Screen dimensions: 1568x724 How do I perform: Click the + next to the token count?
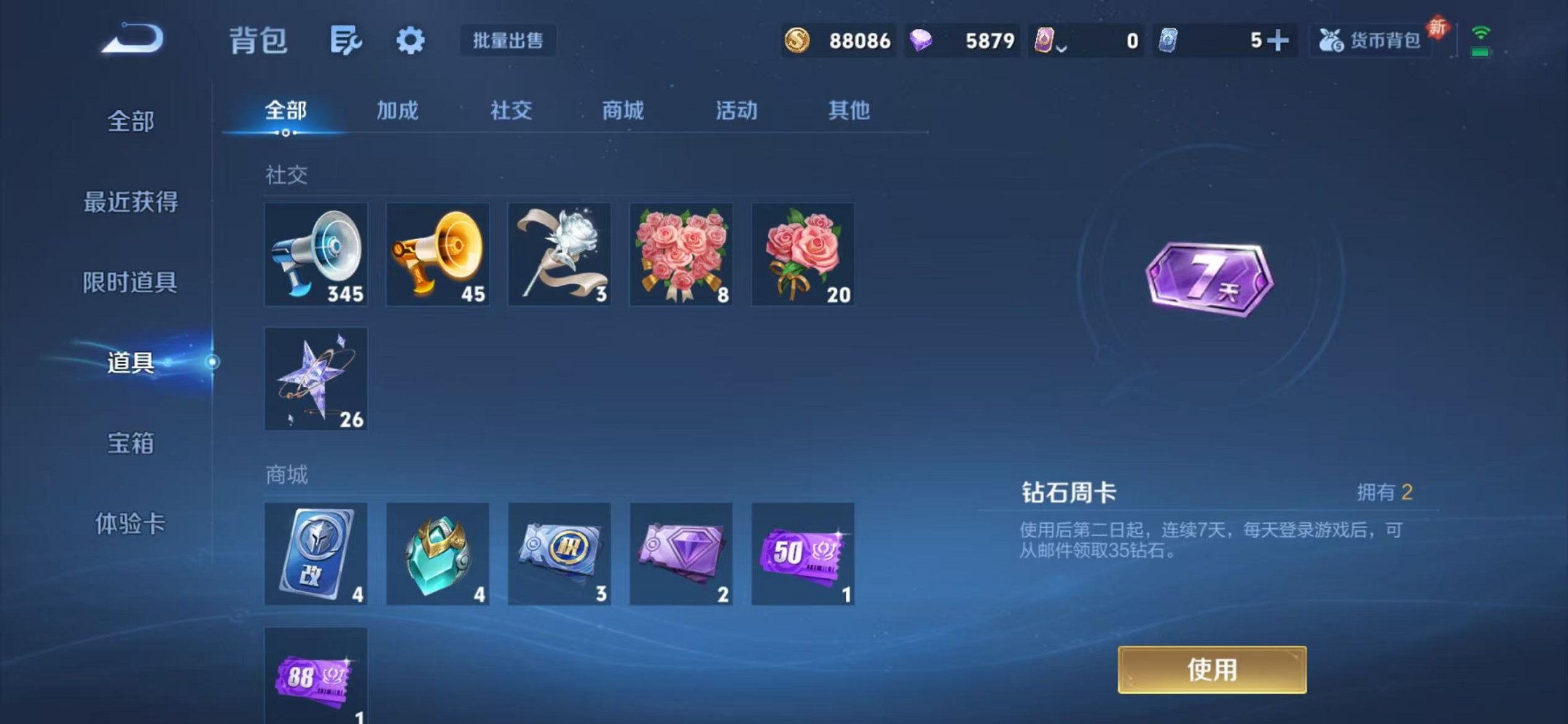(x=1283, y=42)
